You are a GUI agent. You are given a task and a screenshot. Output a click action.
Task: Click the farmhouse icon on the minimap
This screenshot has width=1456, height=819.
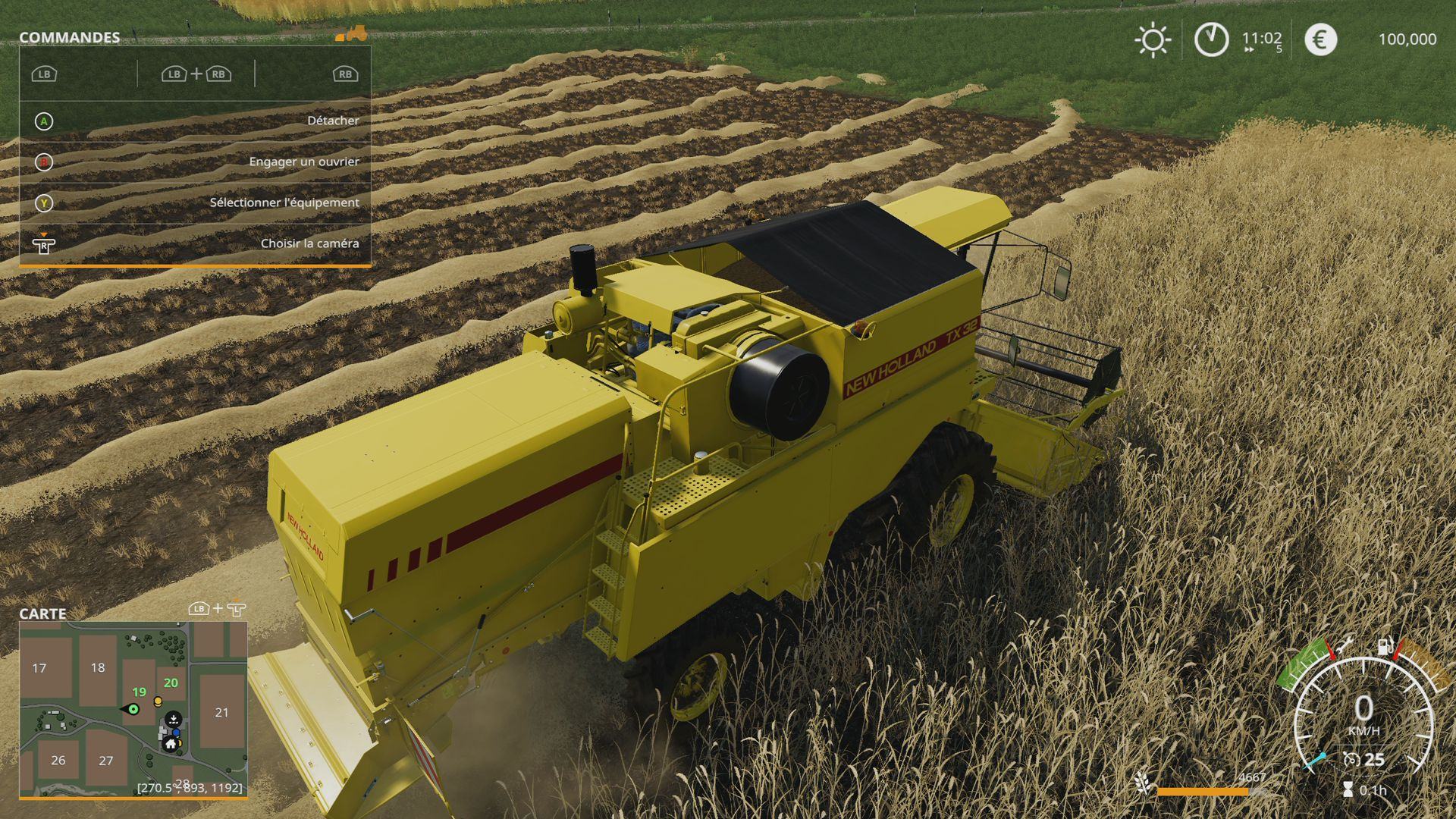point(170,744)
